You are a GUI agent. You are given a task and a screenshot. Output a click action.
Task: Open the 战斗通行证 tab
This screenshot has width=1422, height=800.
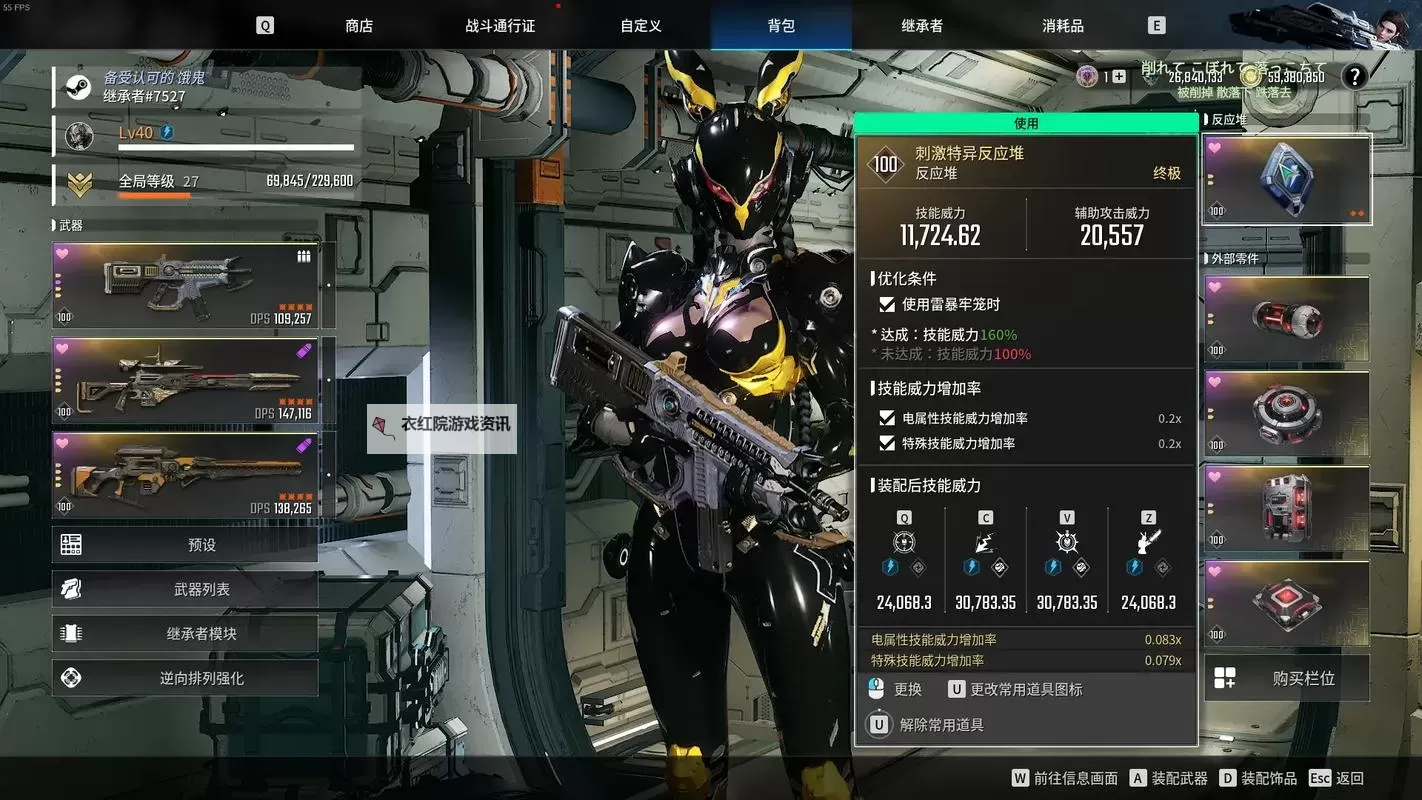(x=500, y=26)
